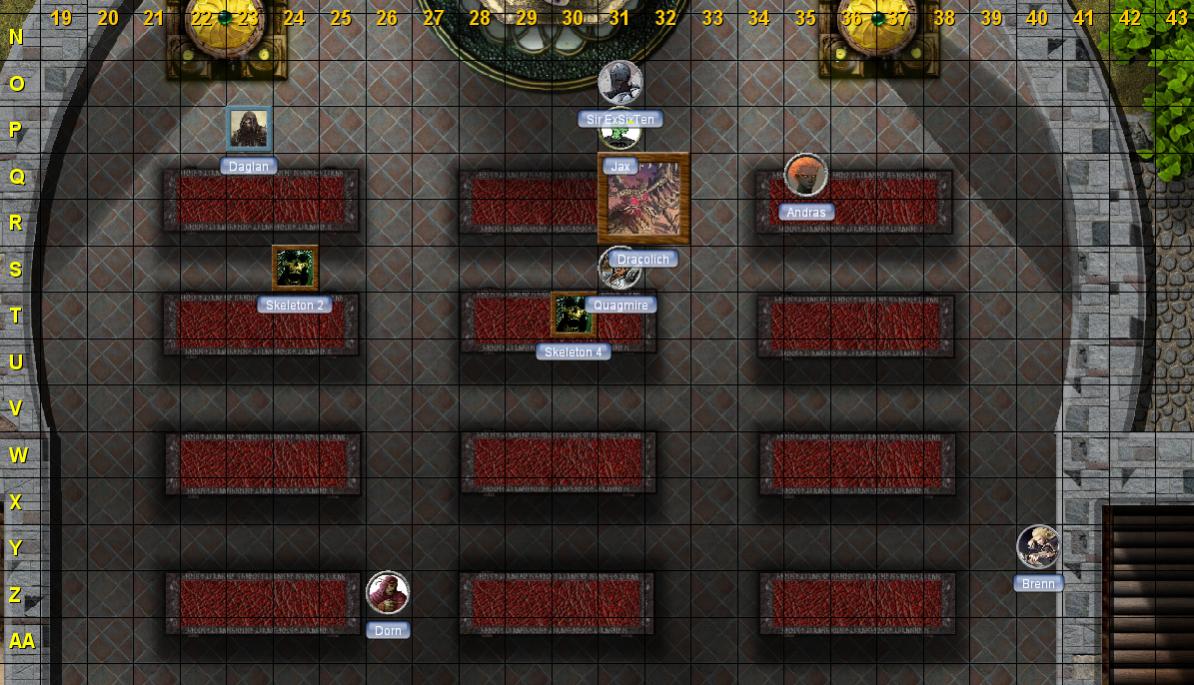Choose the Skeleton 2 token
Viewport: 1194px width, 685px height.
[295, 268]
